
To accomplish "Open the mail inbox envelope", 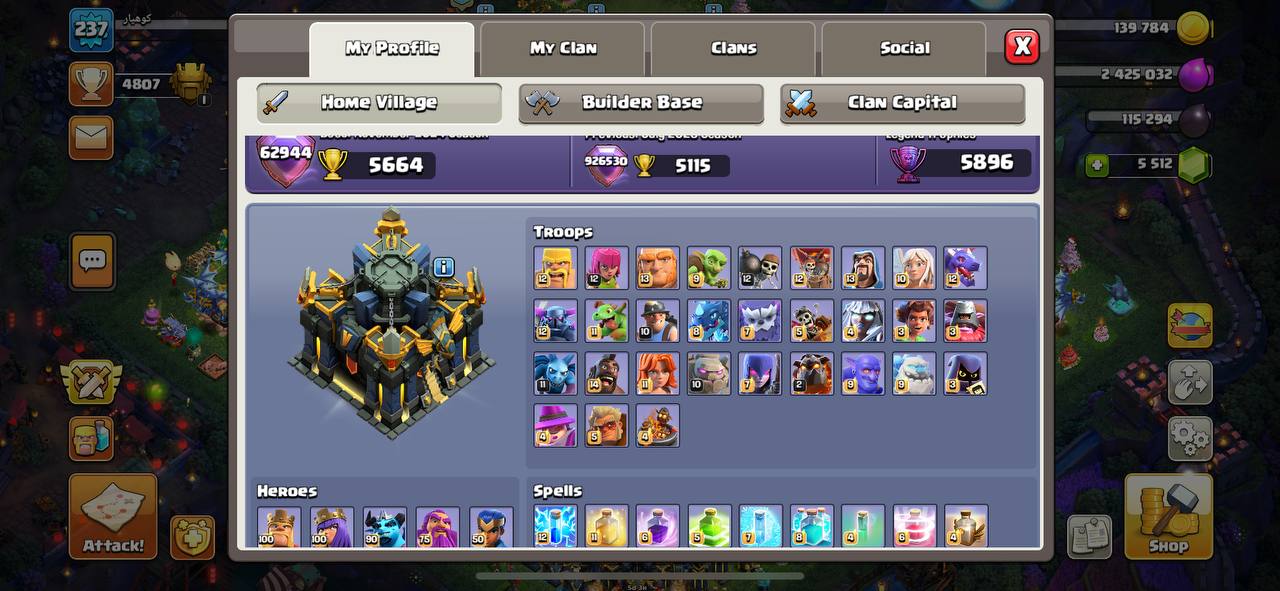I will [x=91, y=137].
